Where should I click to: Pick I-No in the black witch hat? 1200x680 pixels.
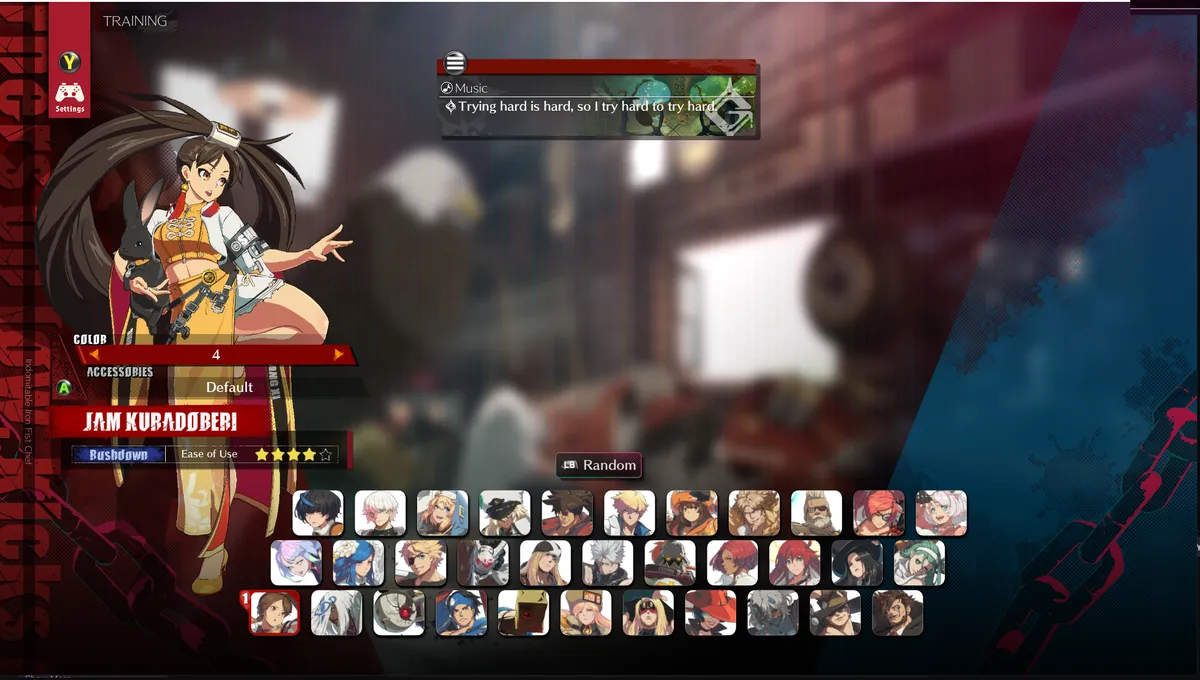pos(856,563)
